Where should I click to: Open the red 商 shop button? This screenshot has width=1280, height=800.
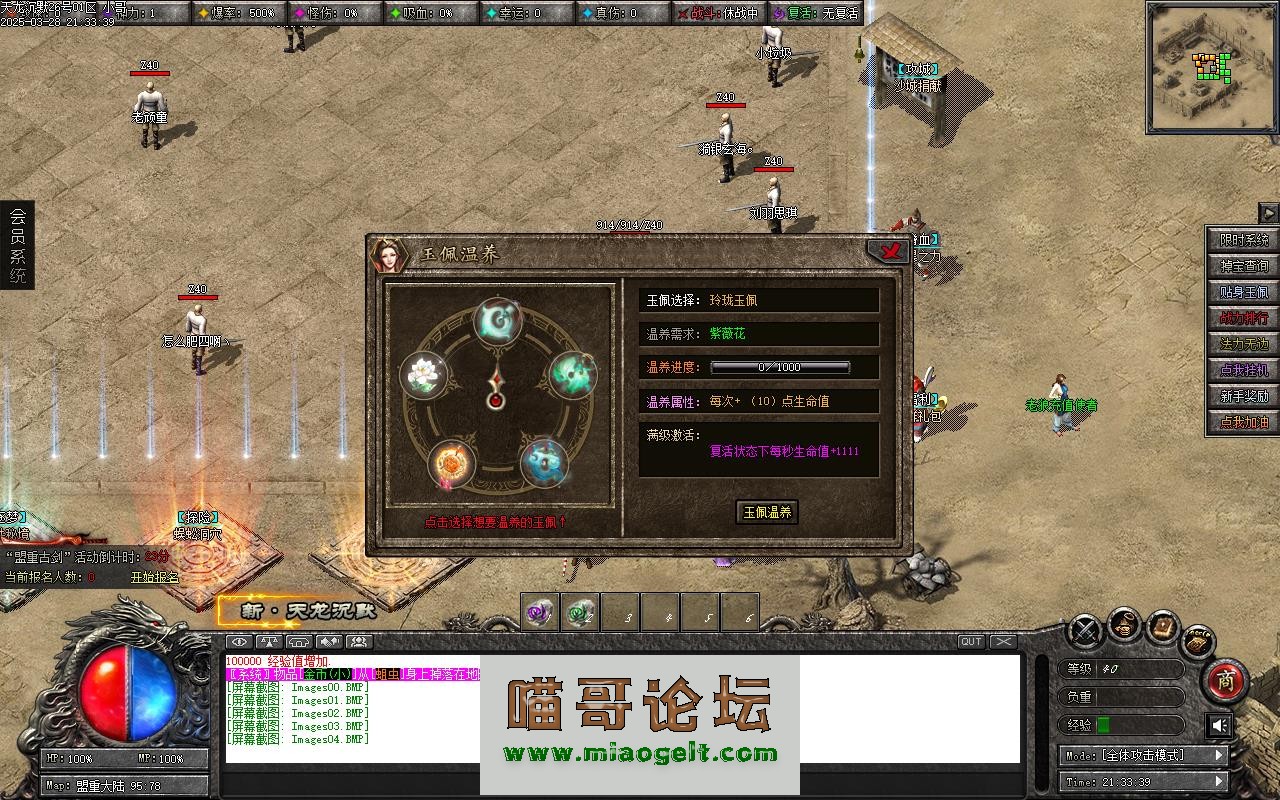coord(1224,680)
